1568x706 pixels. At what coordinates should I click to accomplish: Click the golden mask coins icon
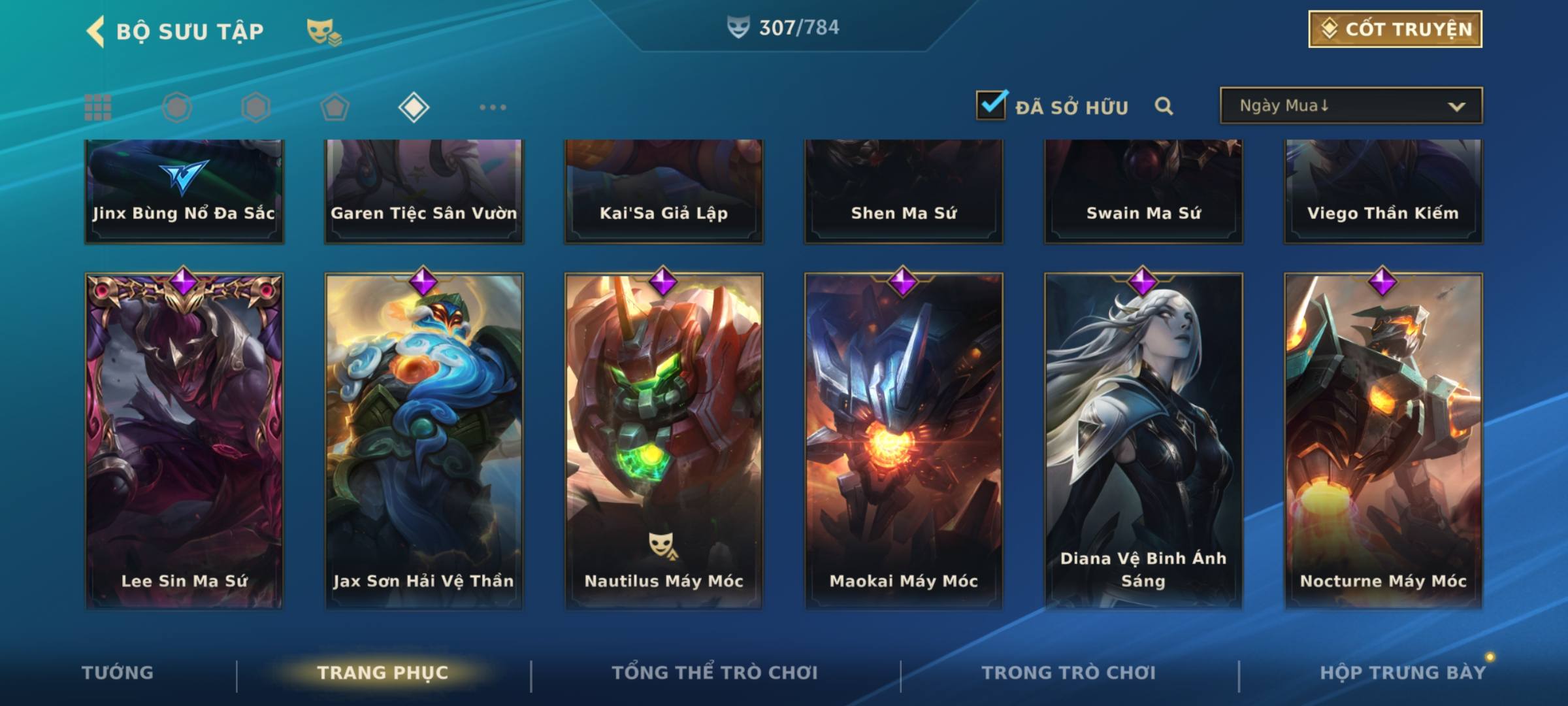click(x=323, y=31)
